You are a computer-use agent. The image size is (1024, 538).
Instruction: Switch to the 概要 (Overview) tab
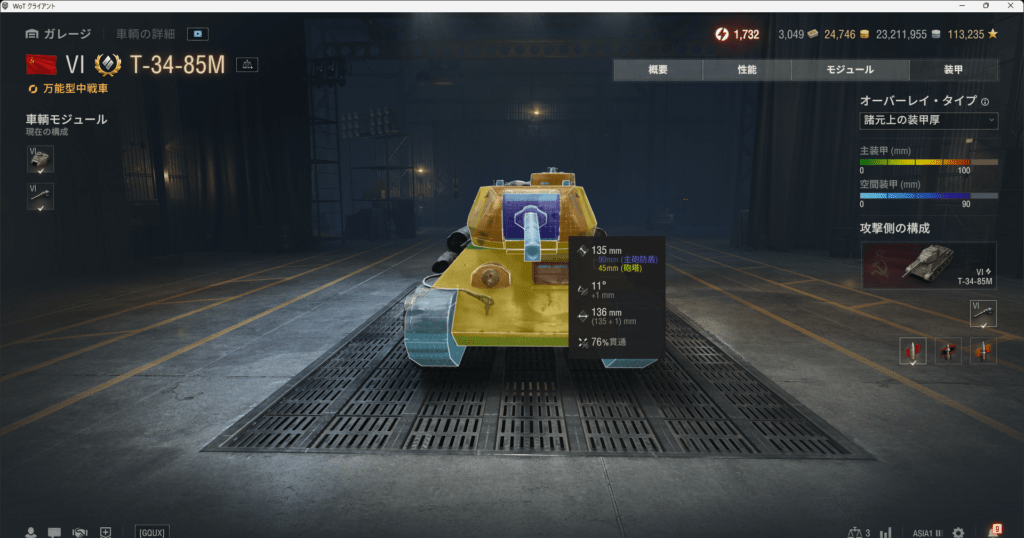pos(657,70)
